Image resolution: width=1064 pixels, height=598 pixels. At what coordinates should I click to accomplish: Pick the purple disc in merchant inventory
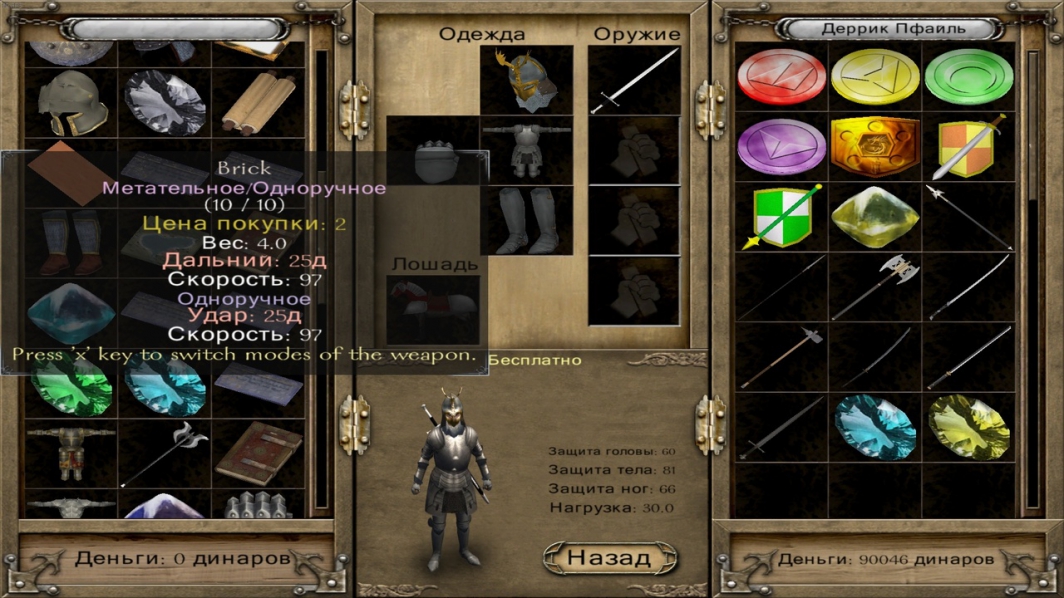tap(781, 147)
